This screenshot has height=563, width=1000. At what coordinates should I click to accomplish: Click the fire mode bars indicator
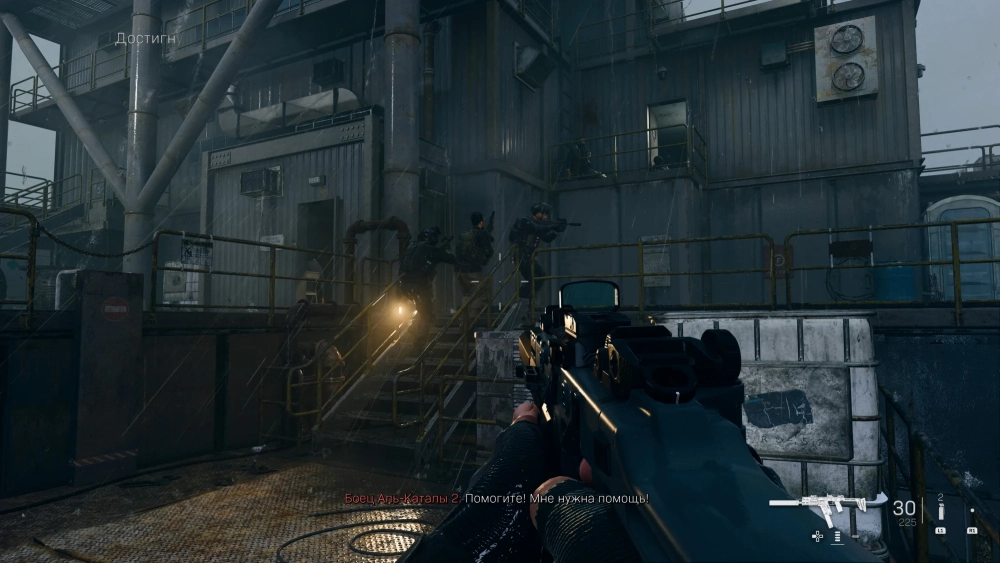pos(836,537)
